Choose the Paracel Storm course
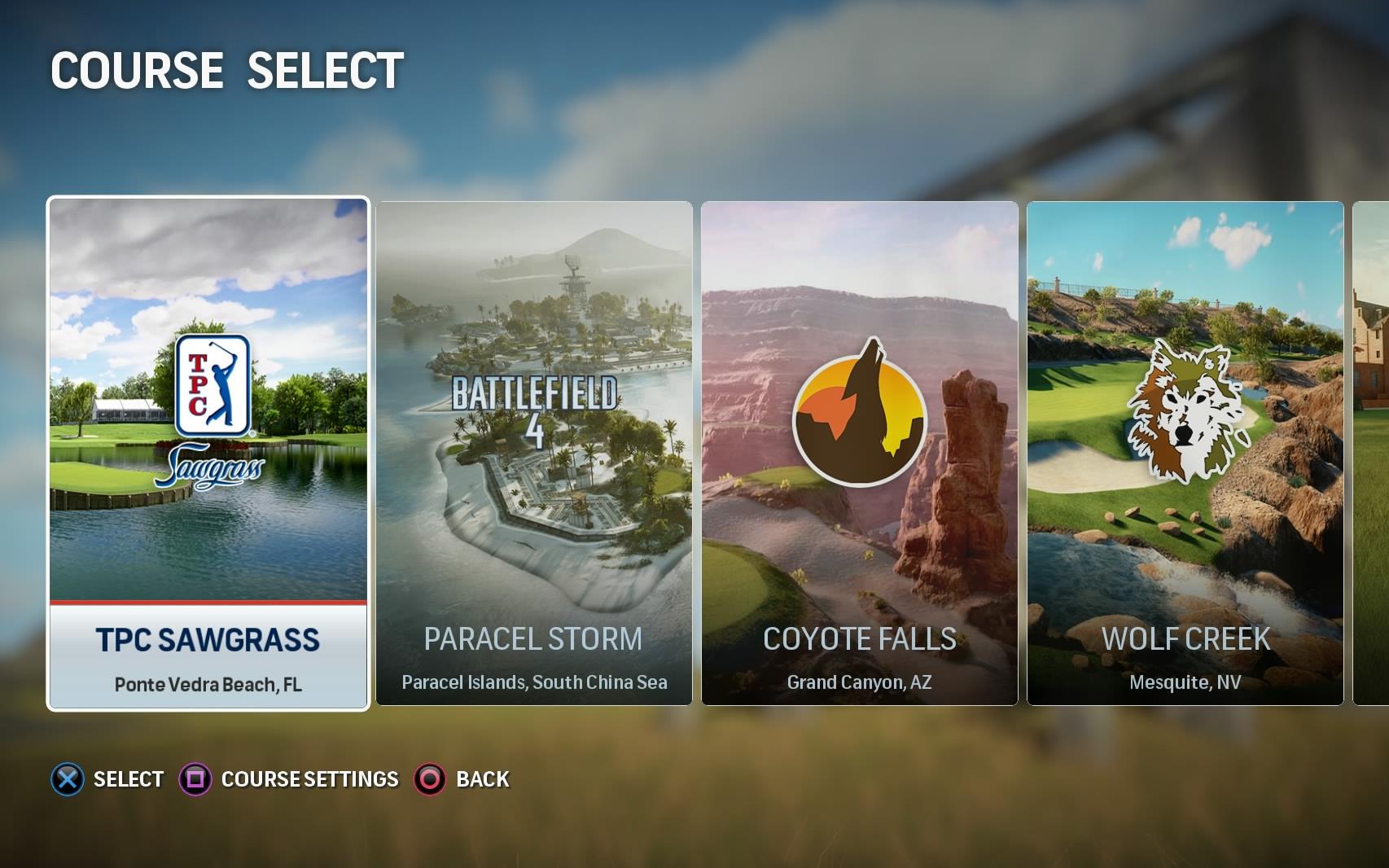Screen dimensions: 1389x868 534,453
